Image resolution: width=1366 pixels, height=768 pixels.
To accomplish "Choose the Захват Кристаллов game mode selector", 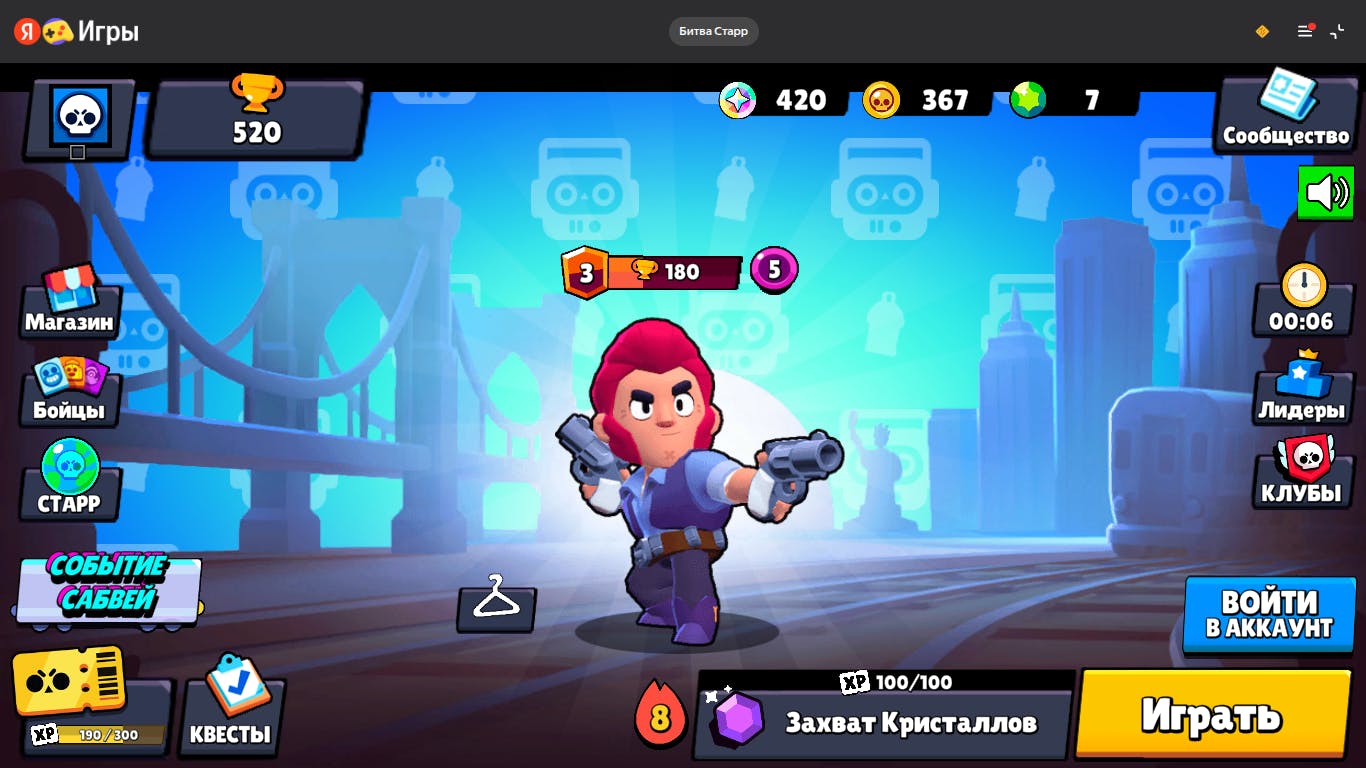I will (x=884, y=722).
